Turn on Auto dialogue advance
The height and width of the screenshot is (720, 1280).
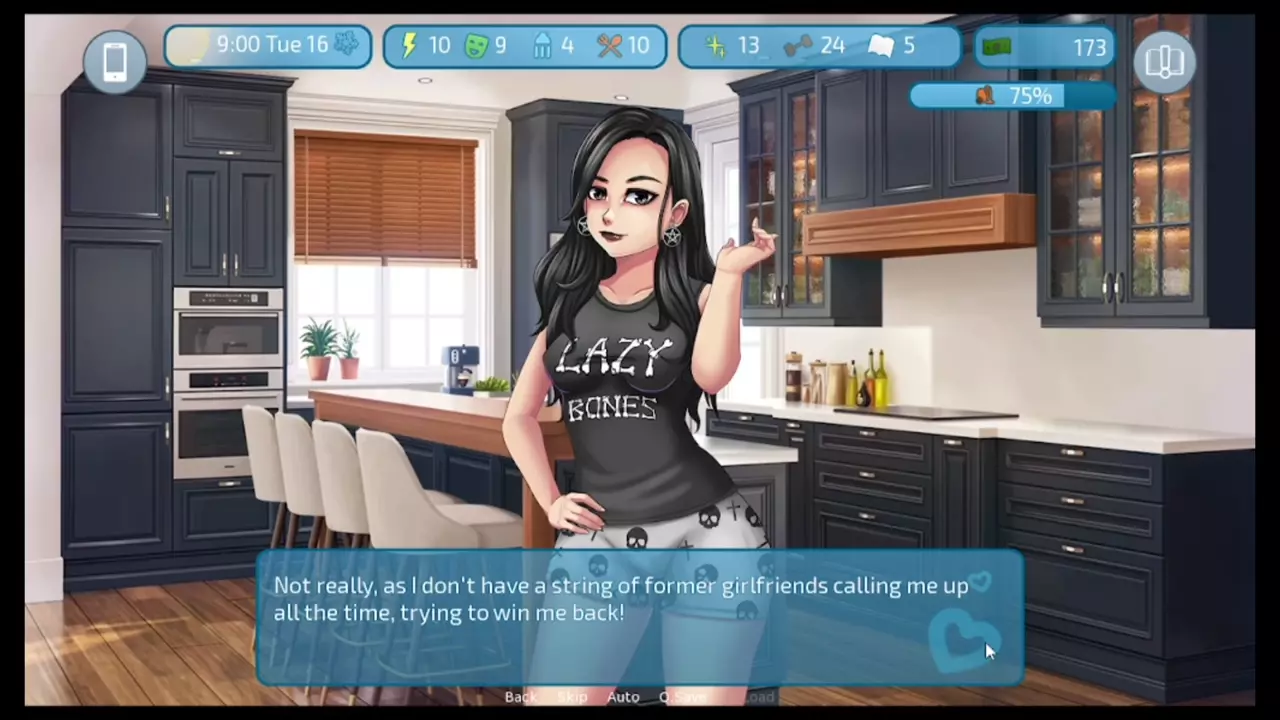click(x=623, y=697)
